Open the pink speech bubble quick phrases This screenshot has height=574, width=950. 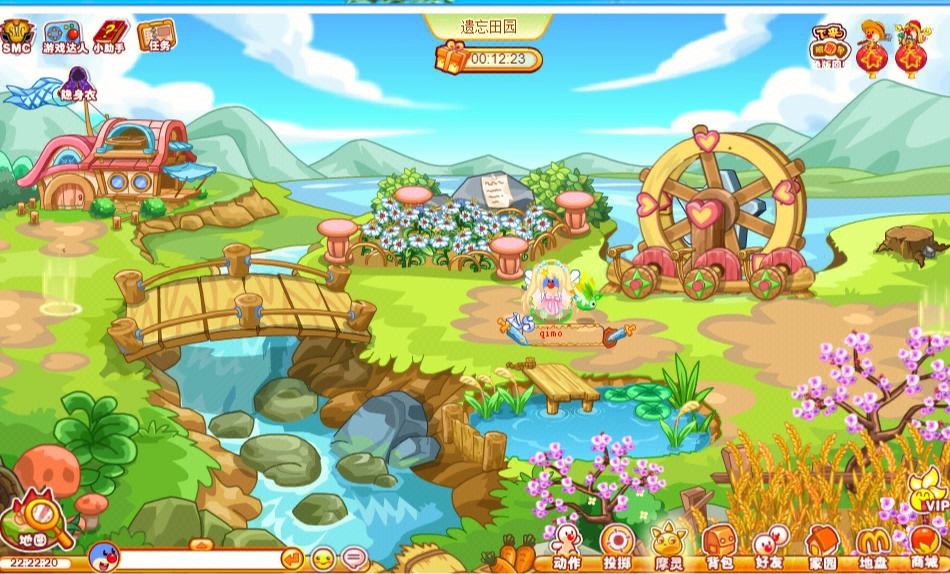pos(354,558)
